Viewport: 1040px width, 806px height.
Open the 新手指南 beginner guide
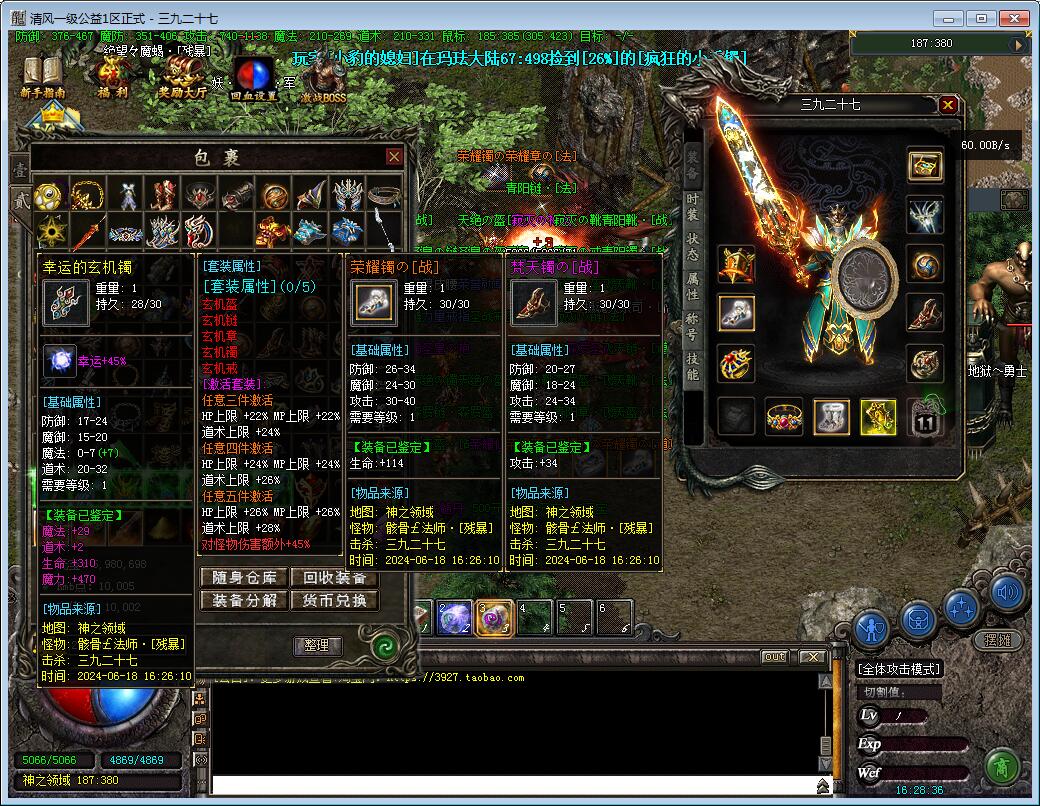pyautogui.click(x=42, y=77)
